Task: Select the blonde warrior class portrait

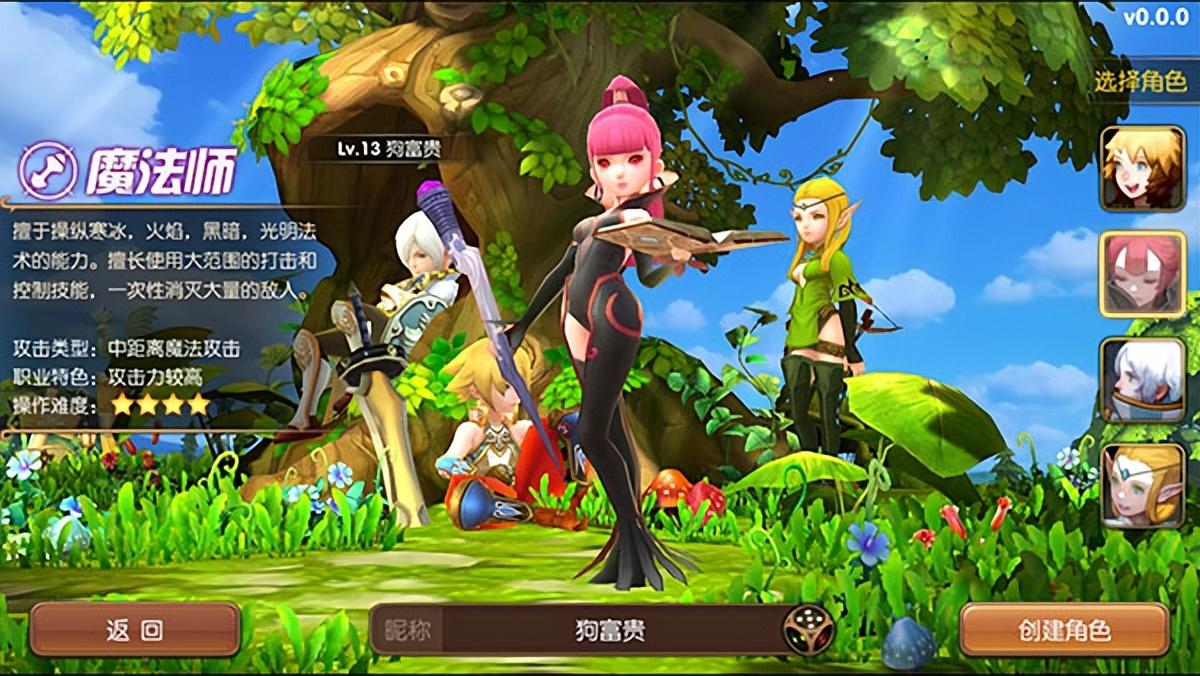Action: (1142, 168)
